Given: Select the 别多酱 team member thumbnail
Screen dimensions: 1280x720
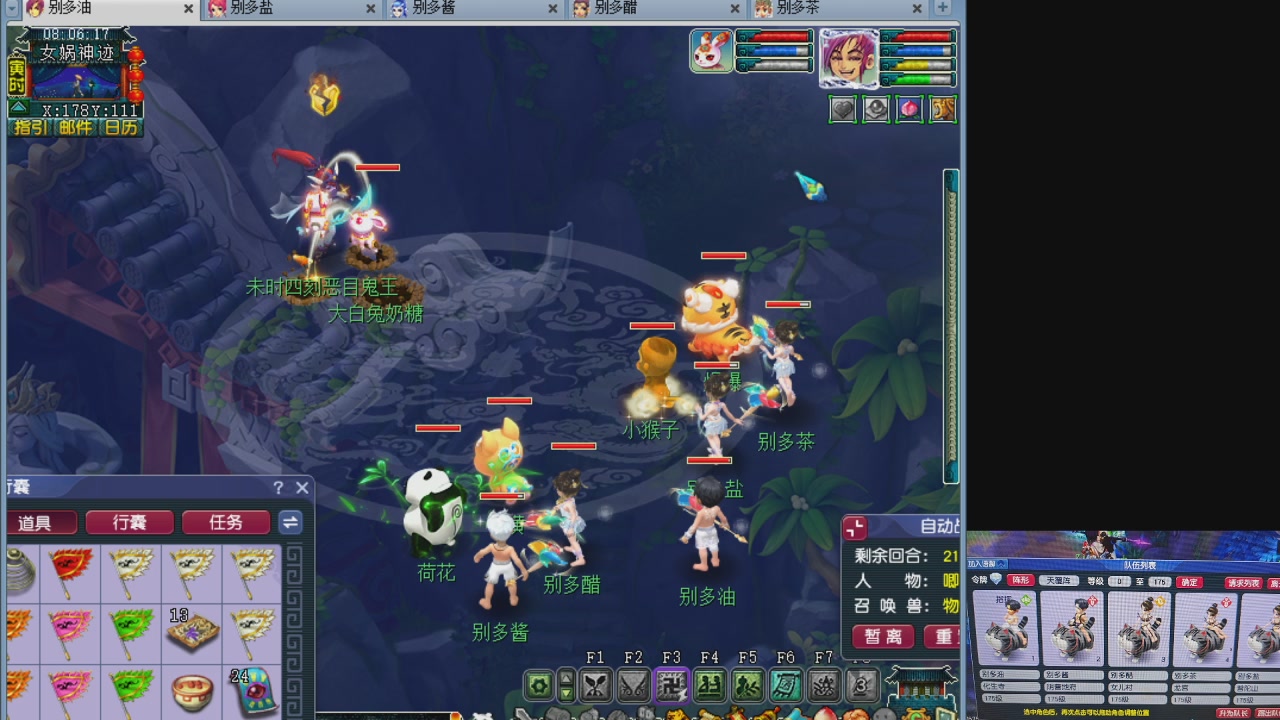Looking at the screenshot, I should click(x=1072, y=630).
